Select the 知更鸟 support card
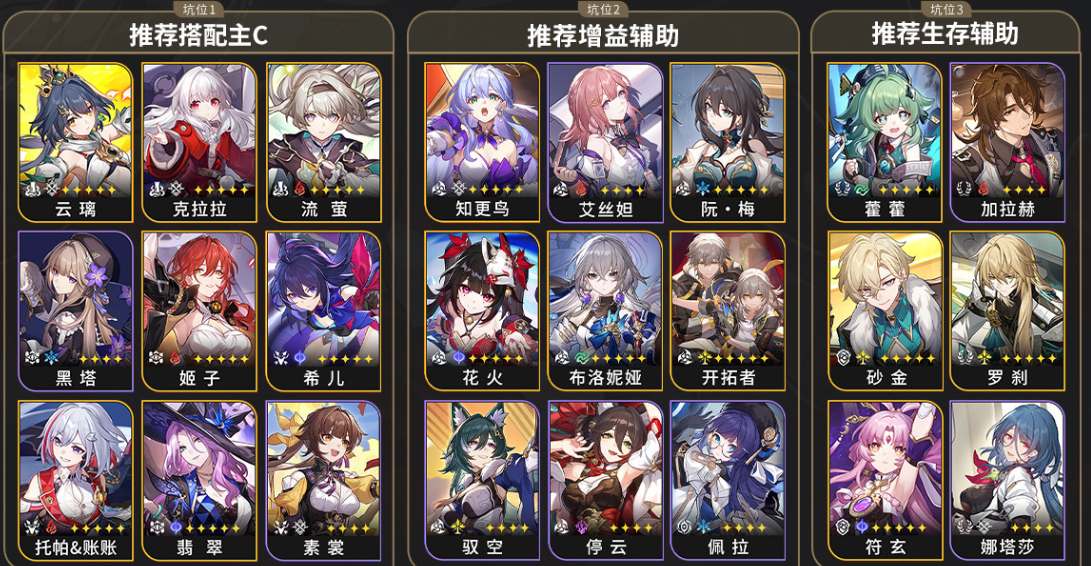Screen dimensions: 1091x566 (483, 140)
